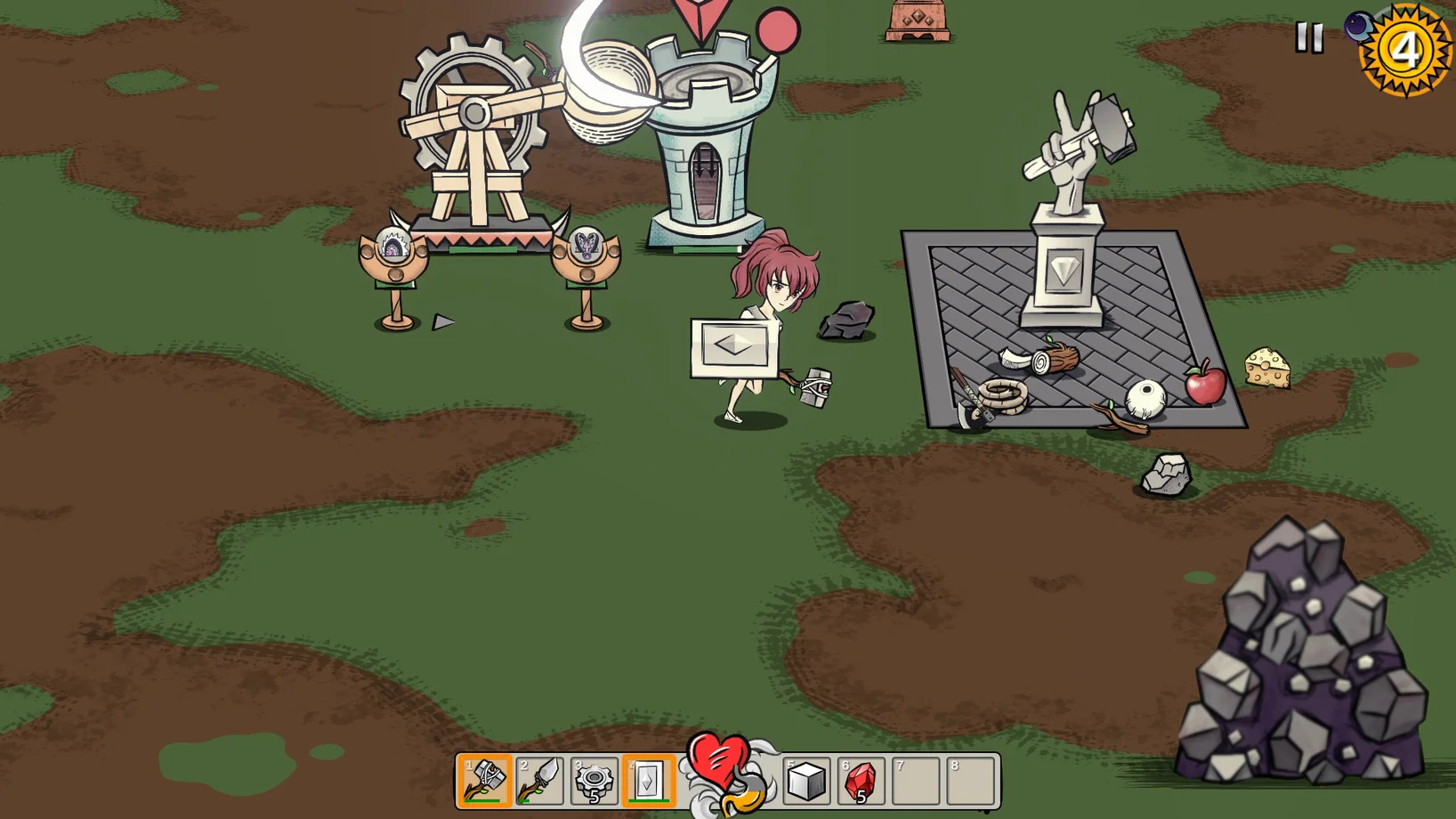Pick the white cube in slot 5
Screen dimensions: 1456x819
(x=806, y=781)
